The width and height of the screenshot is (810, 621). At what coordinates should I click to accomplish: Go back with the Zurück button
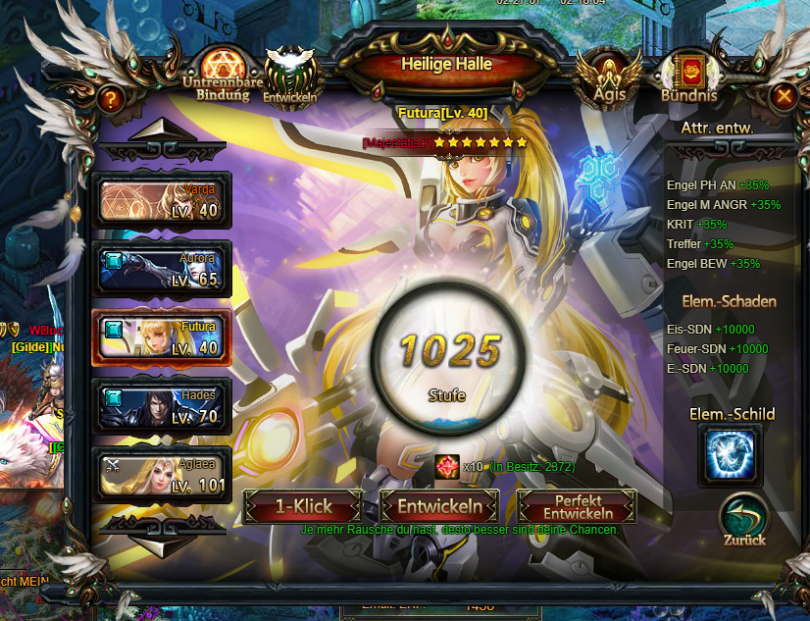point(743,518)
